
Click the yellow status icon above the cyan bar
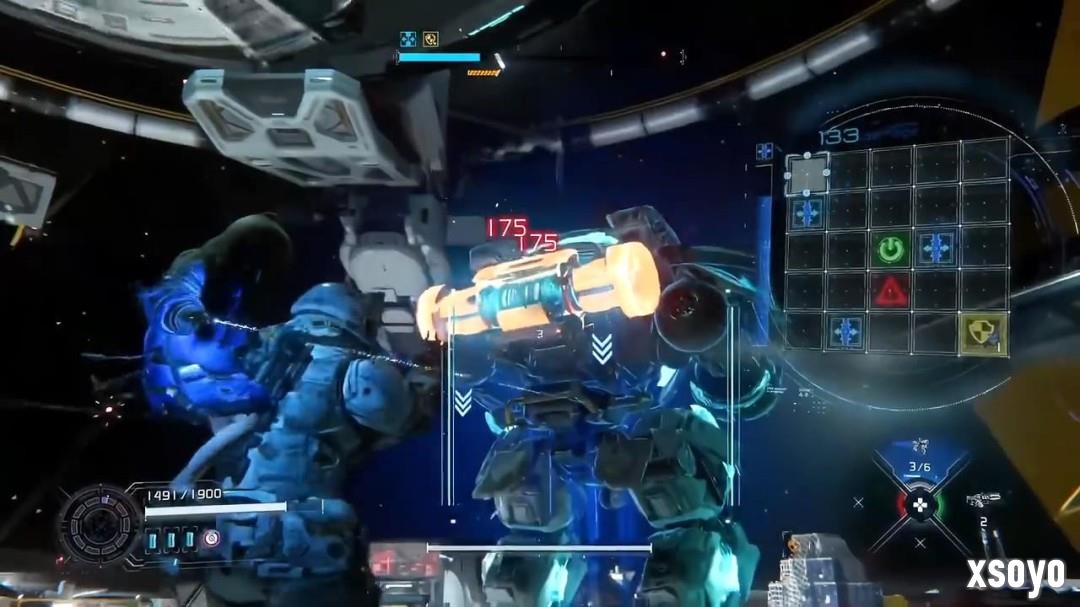click(431, 40)
